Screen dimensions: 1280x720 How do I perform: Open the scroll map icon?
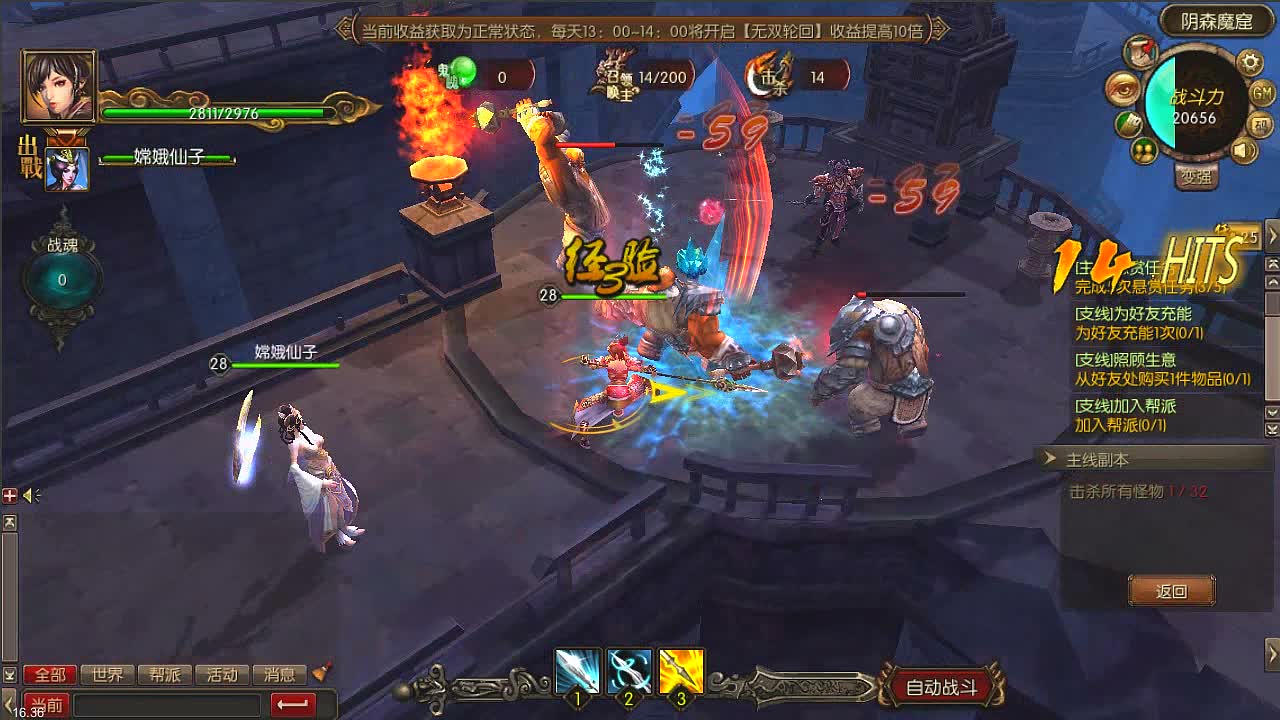pos(1141,51)
